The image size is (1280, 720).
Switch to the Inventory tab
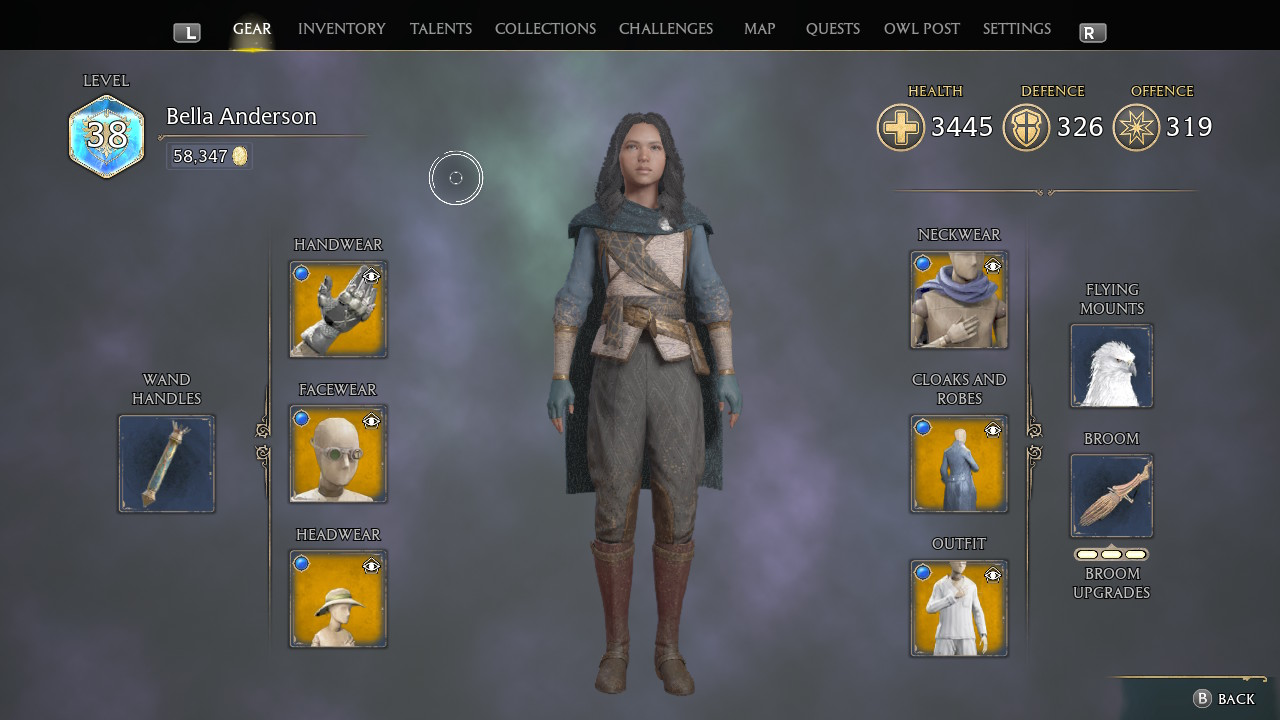pyautogui.click(x=341, y=29)
